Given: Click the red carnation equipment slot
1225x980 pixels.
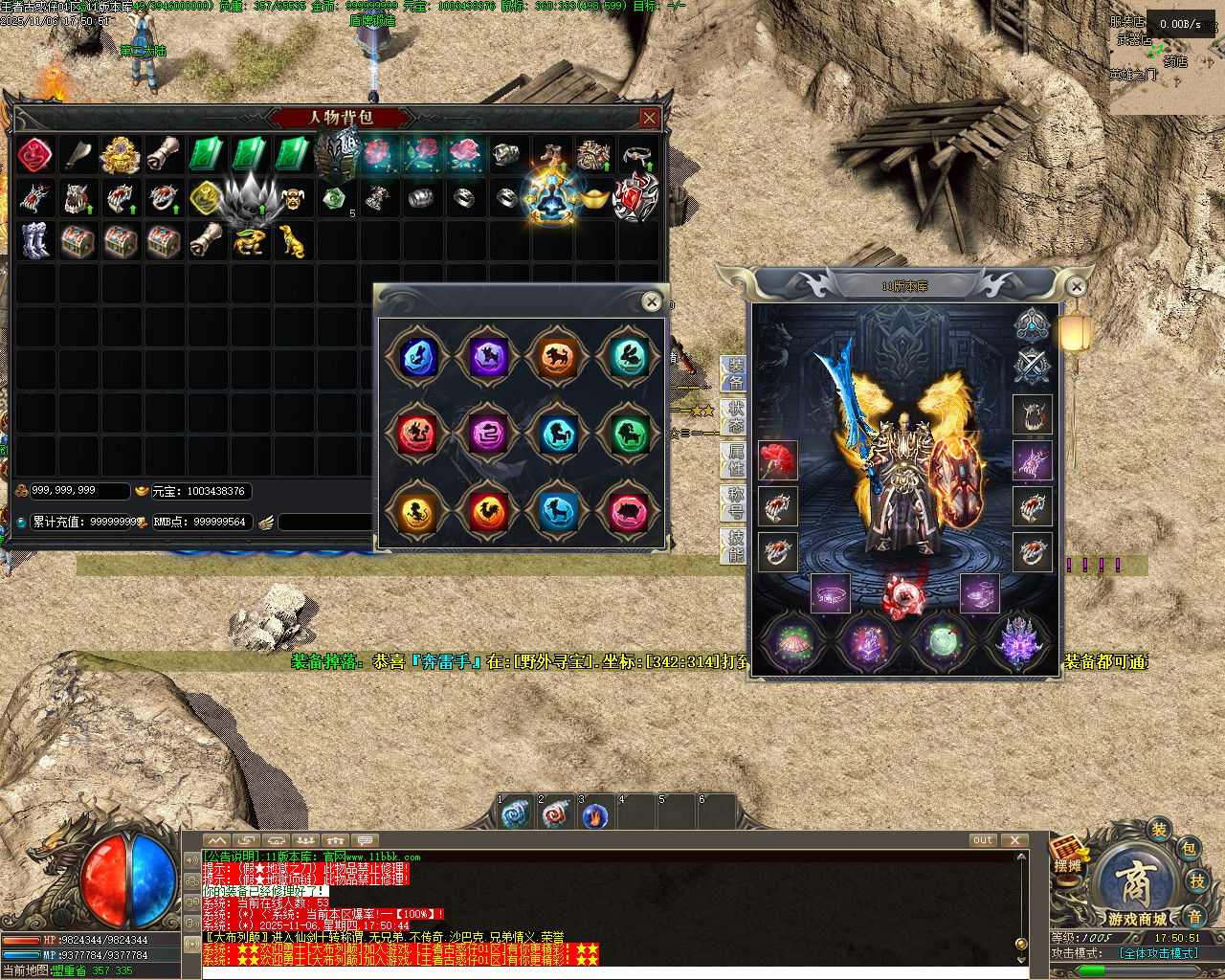Looking at the screenshot, I should click(778, 460).
